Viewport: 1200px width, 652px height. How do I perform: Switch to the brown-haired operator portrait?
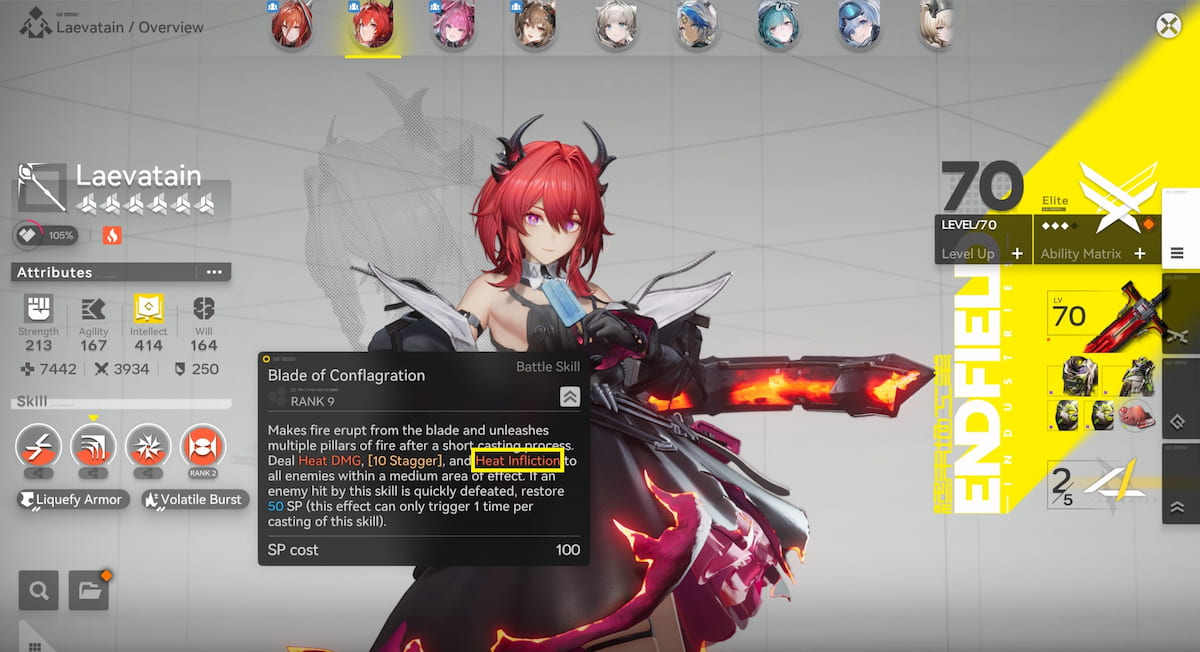535,26
